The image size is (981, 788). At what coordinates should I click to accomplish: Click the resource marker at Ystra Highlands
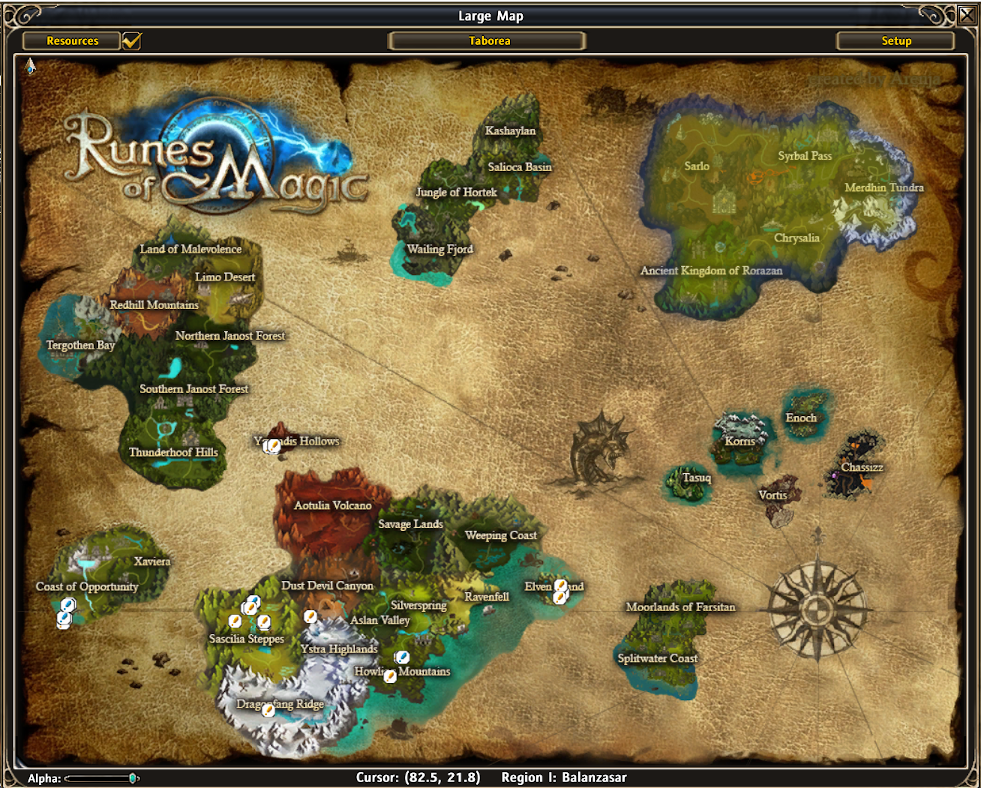[310, 616]
